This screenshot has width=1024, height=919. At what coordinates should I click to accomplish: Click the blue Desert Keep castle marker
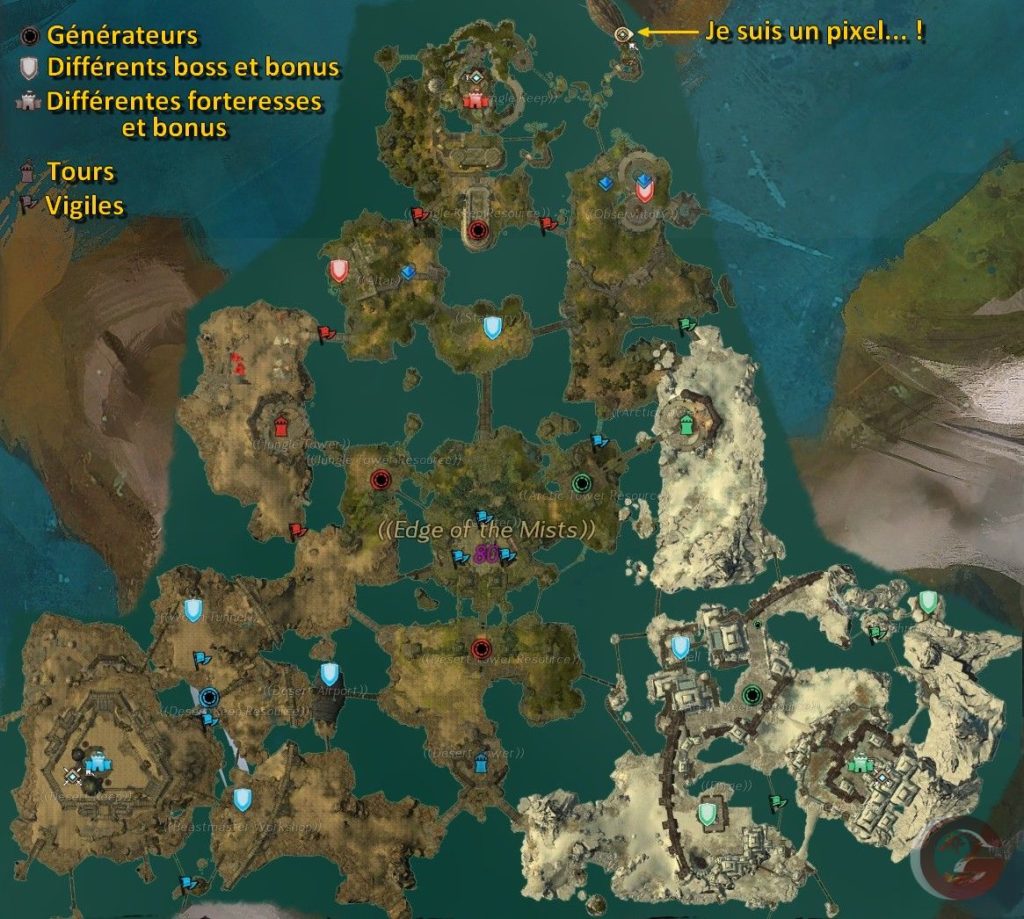(96, 765)
